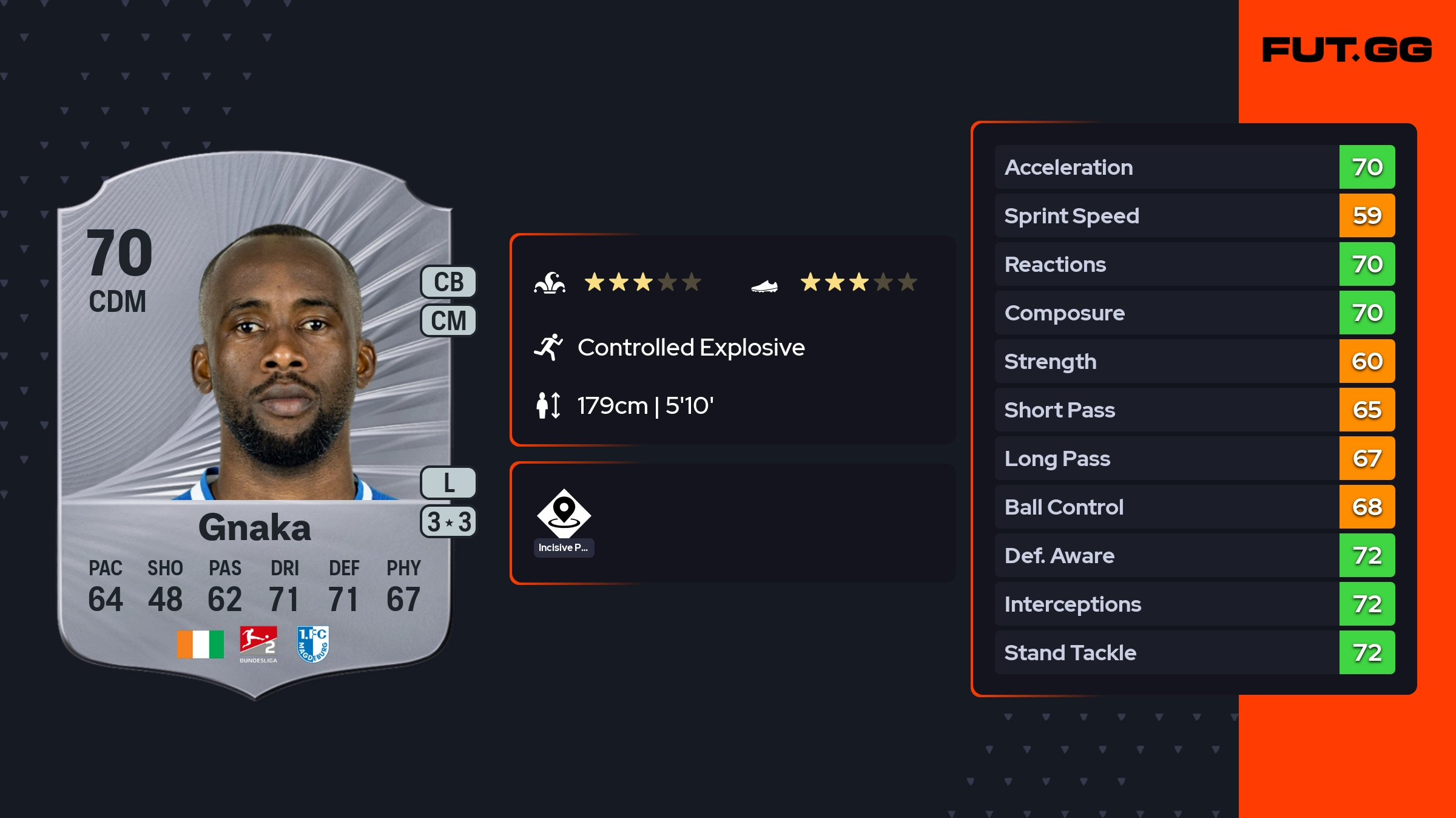Choose the Stand Tackle stat row

pos(1194,652)
